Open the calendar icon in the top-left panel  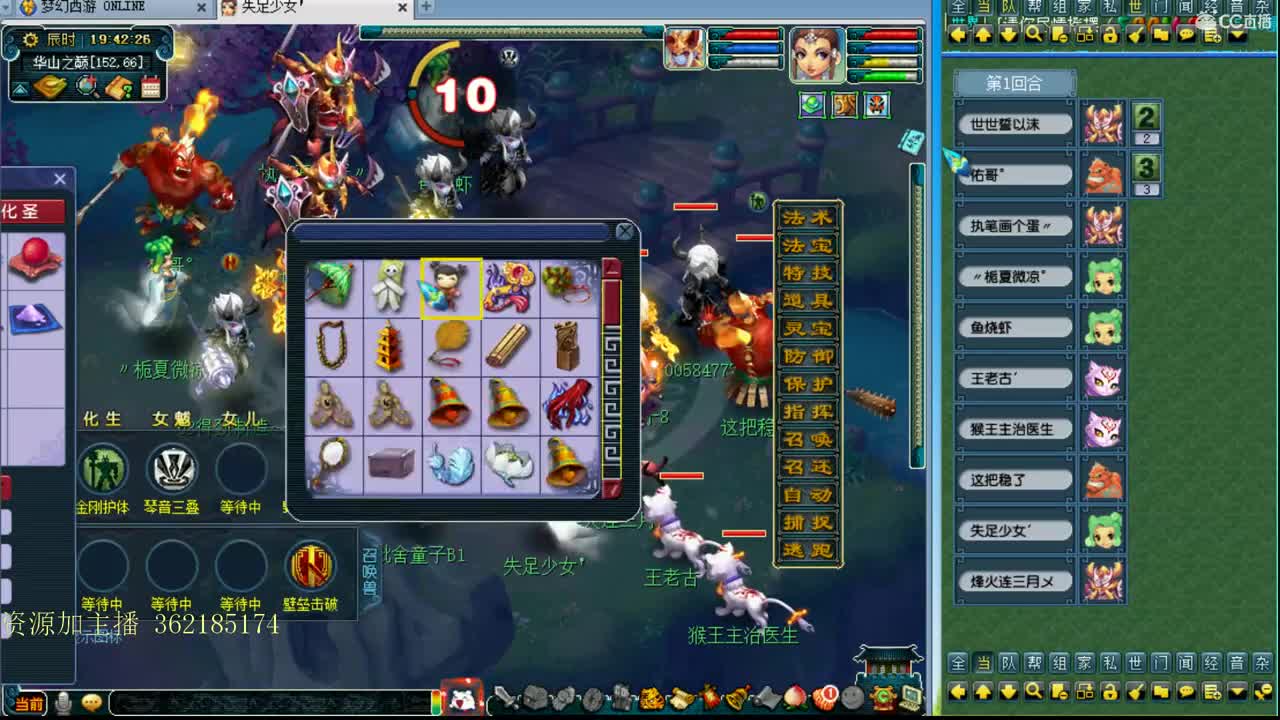(150, 86)
